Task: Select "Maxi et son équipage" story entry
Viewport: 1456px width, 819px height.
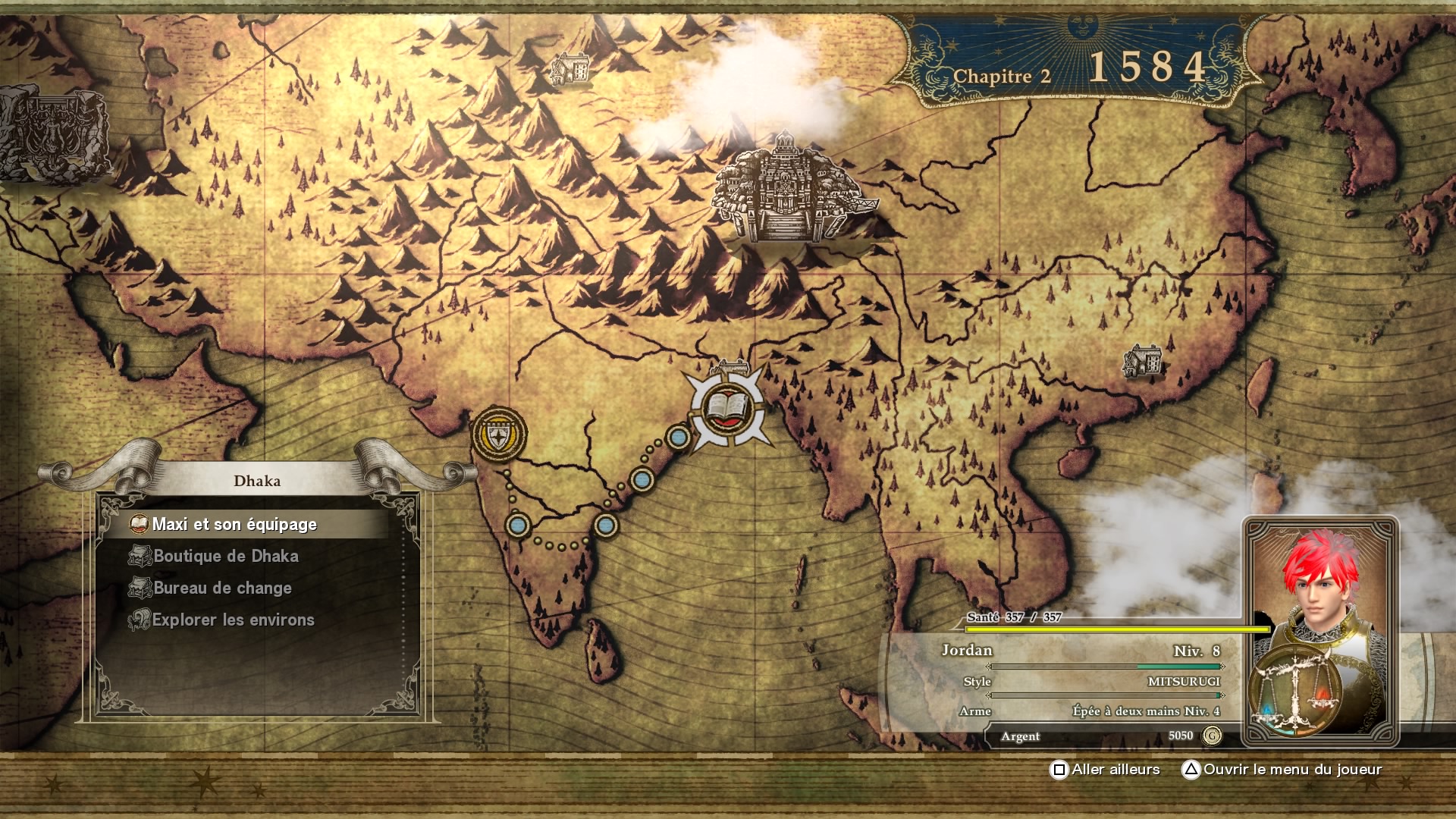Action: (235, 525)
